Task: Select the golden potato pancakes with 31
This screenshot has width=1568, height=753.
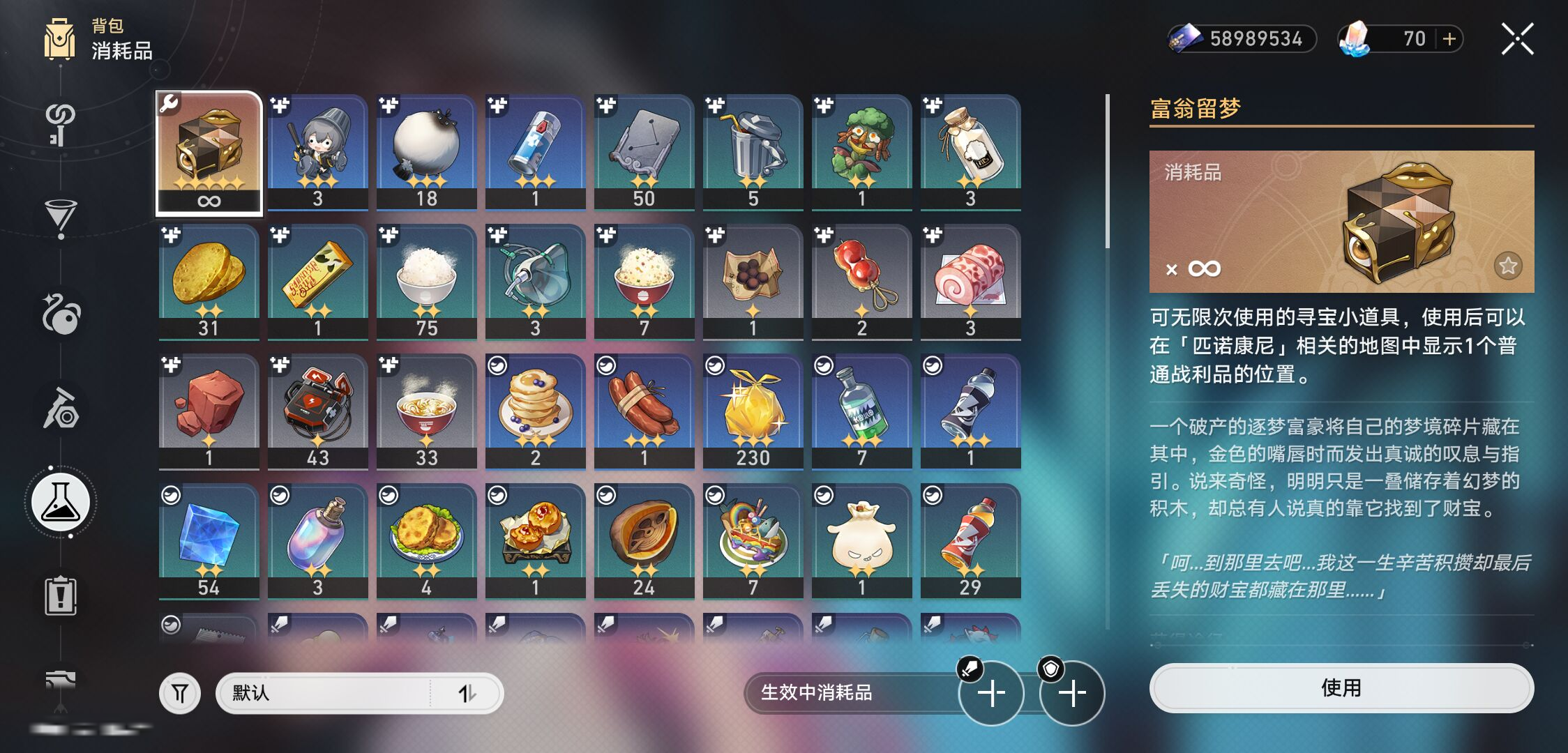Action: point(209,282)
